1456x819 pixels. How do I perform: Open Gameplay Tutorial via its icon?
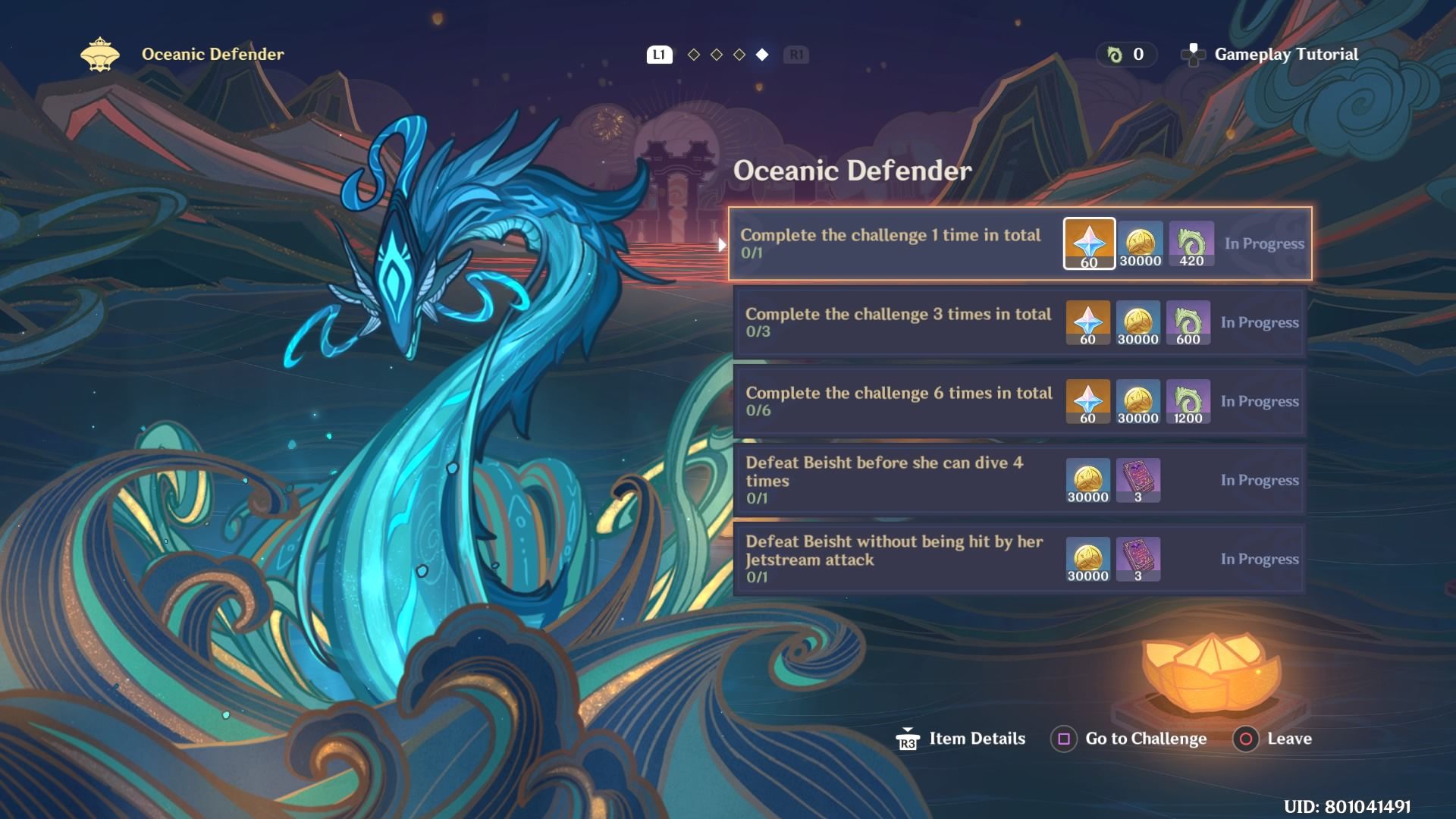point(1193,54)
